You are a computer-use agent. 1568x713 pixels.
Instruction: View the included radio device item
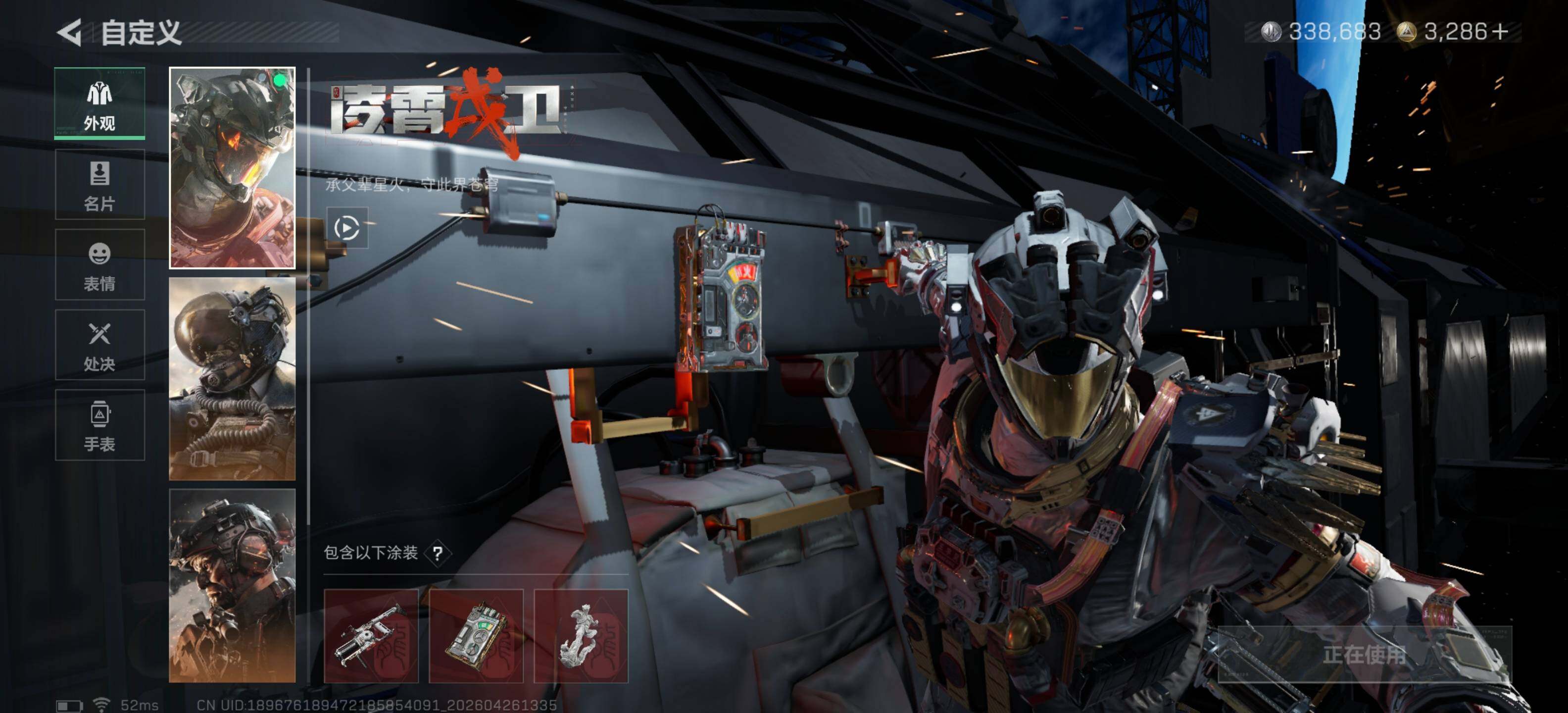(x=476, y=636)
